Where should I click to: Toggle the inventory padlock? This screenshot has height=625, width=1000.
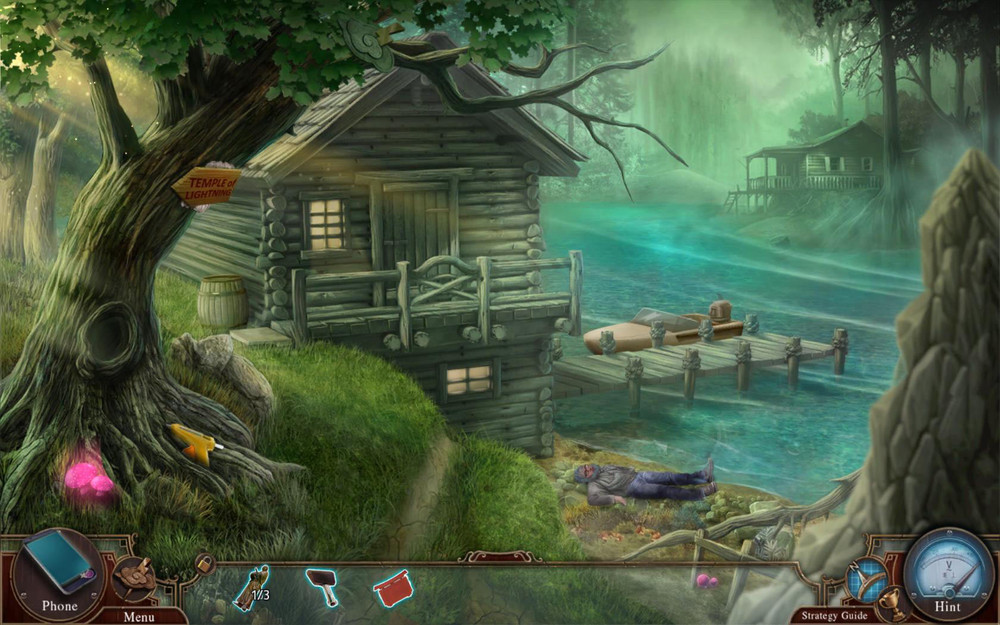[x=203, y=565]
